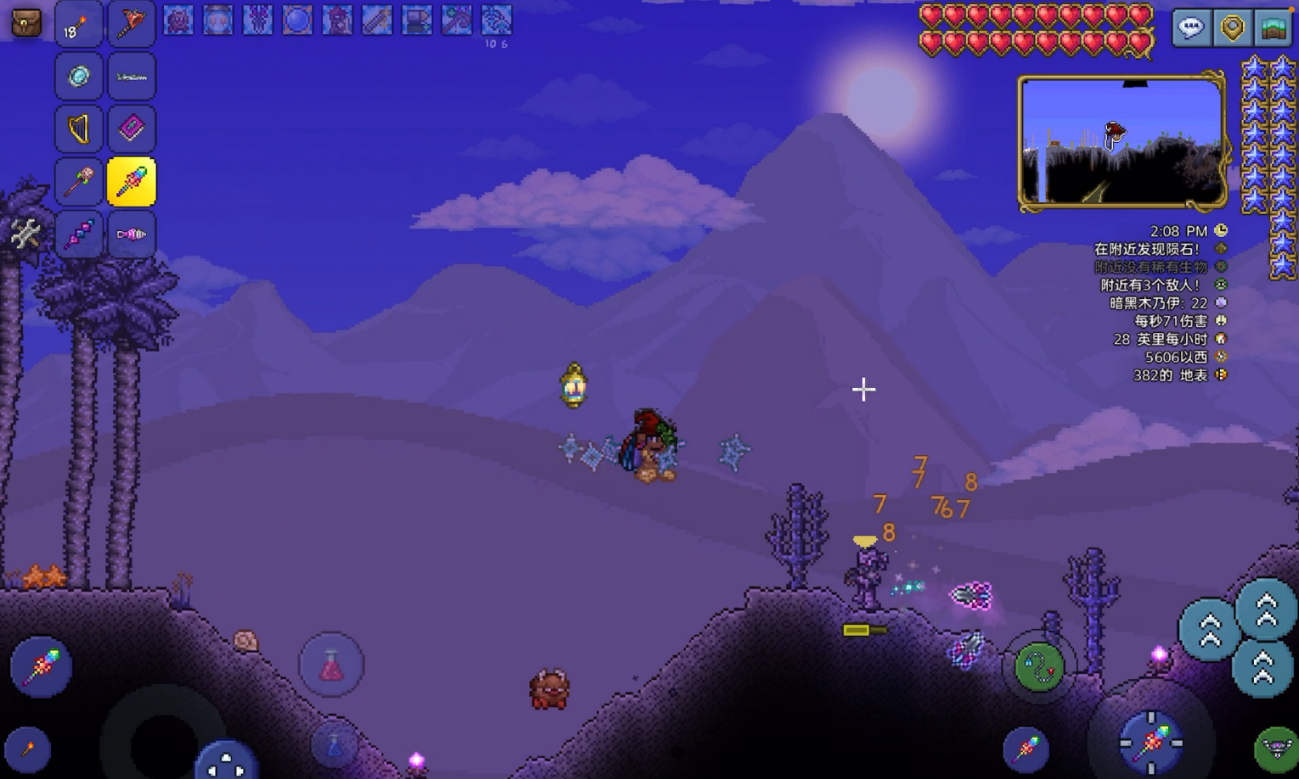
Task: Select the torch stack hotbar slot
Action: pyautogui.click(x=79, y=24)
